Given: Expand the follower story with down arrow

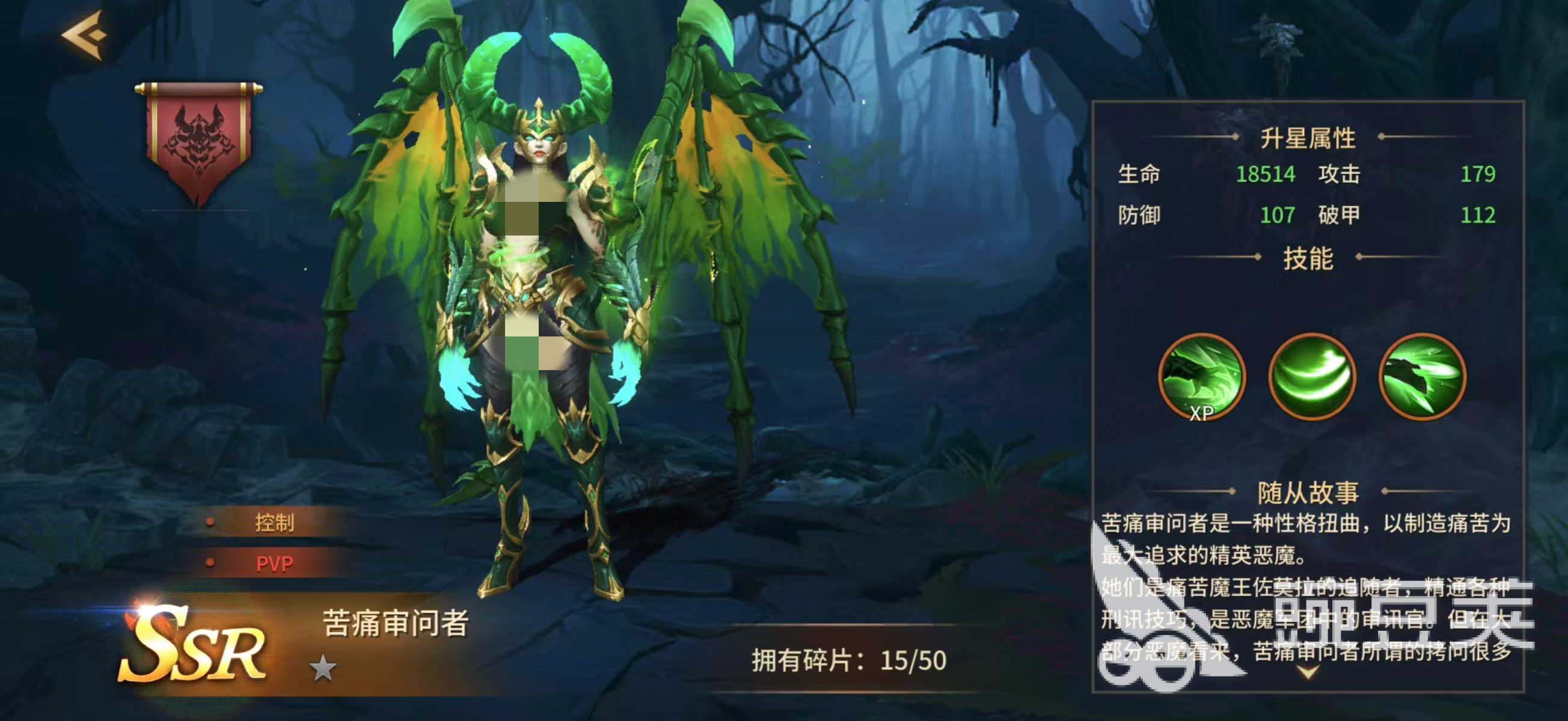Looking at the screenshot, I should click(1309, 672).
